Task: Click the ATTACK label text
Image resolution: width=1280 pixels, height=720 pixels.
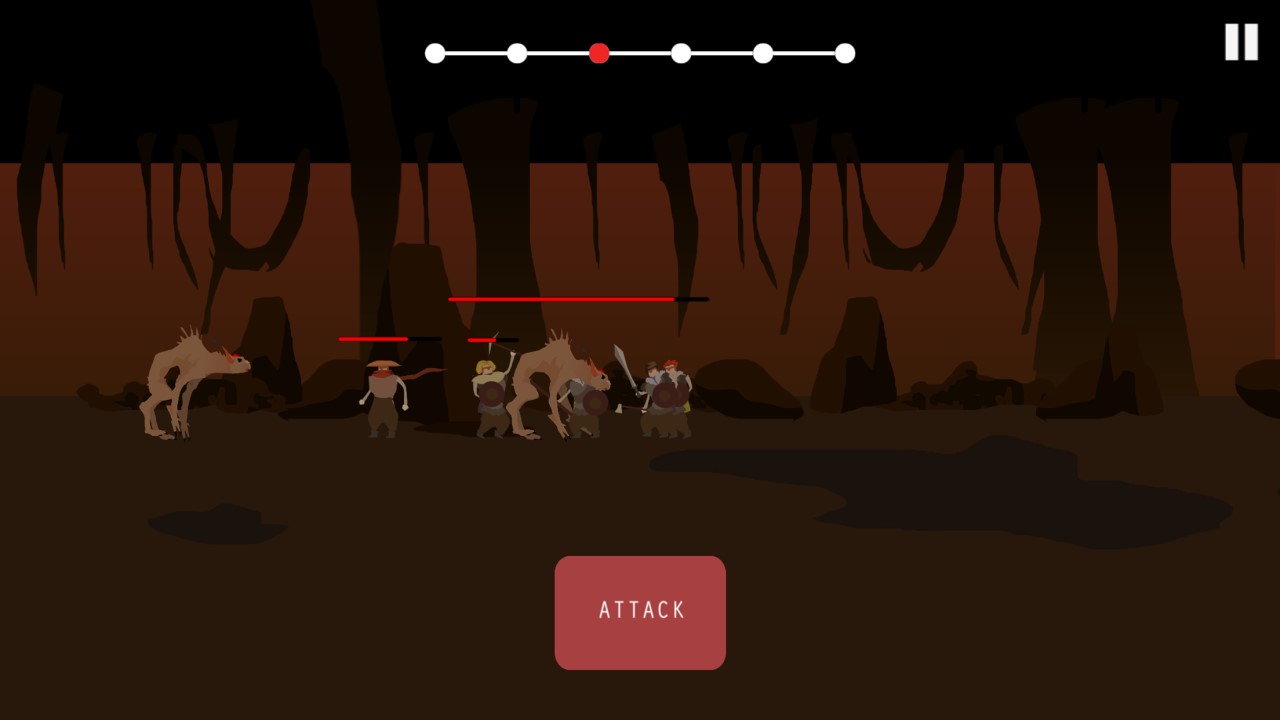Action: click(640, 611)
